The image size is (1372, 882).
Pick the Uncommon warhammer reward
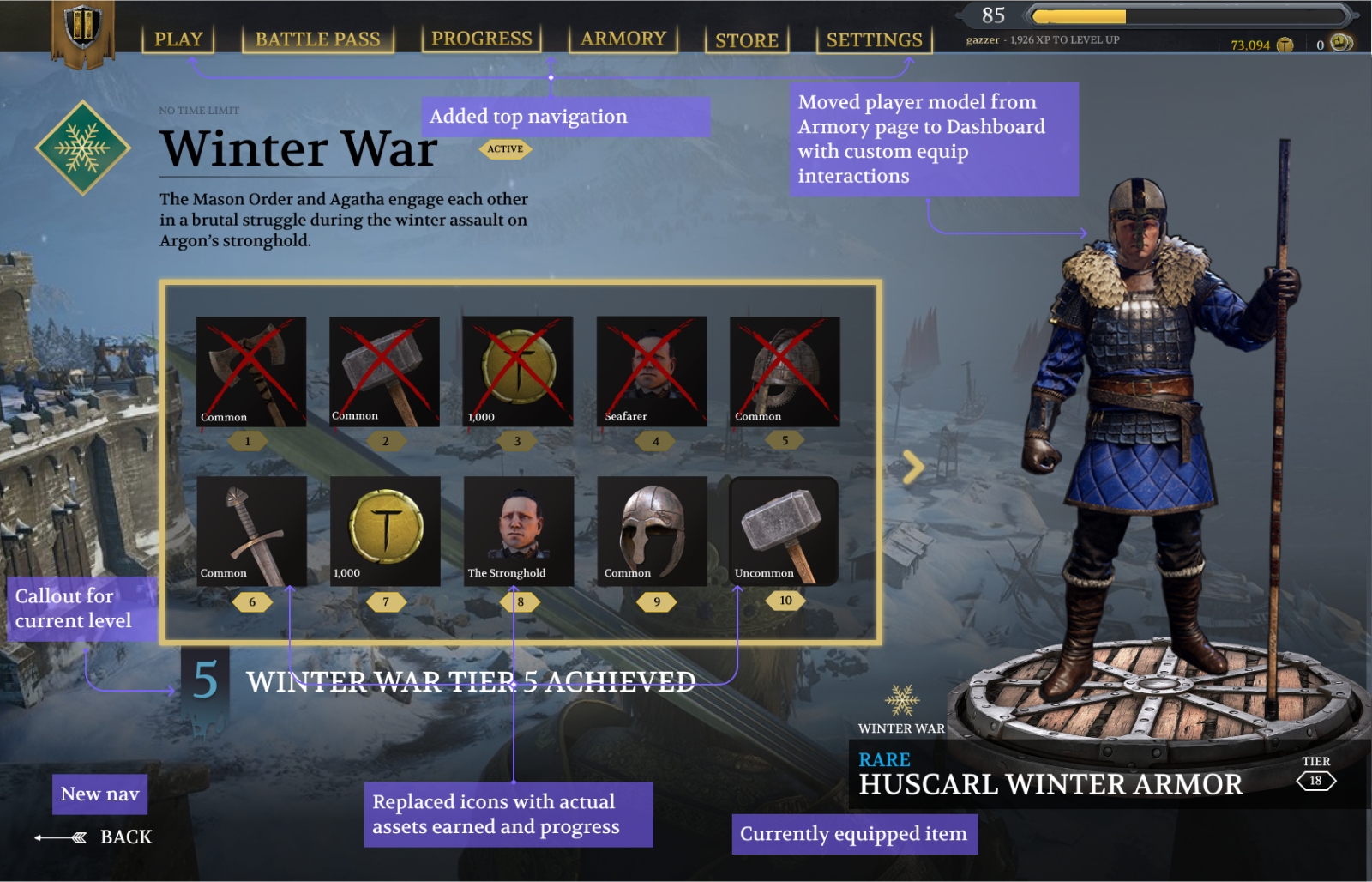(784, 531)
